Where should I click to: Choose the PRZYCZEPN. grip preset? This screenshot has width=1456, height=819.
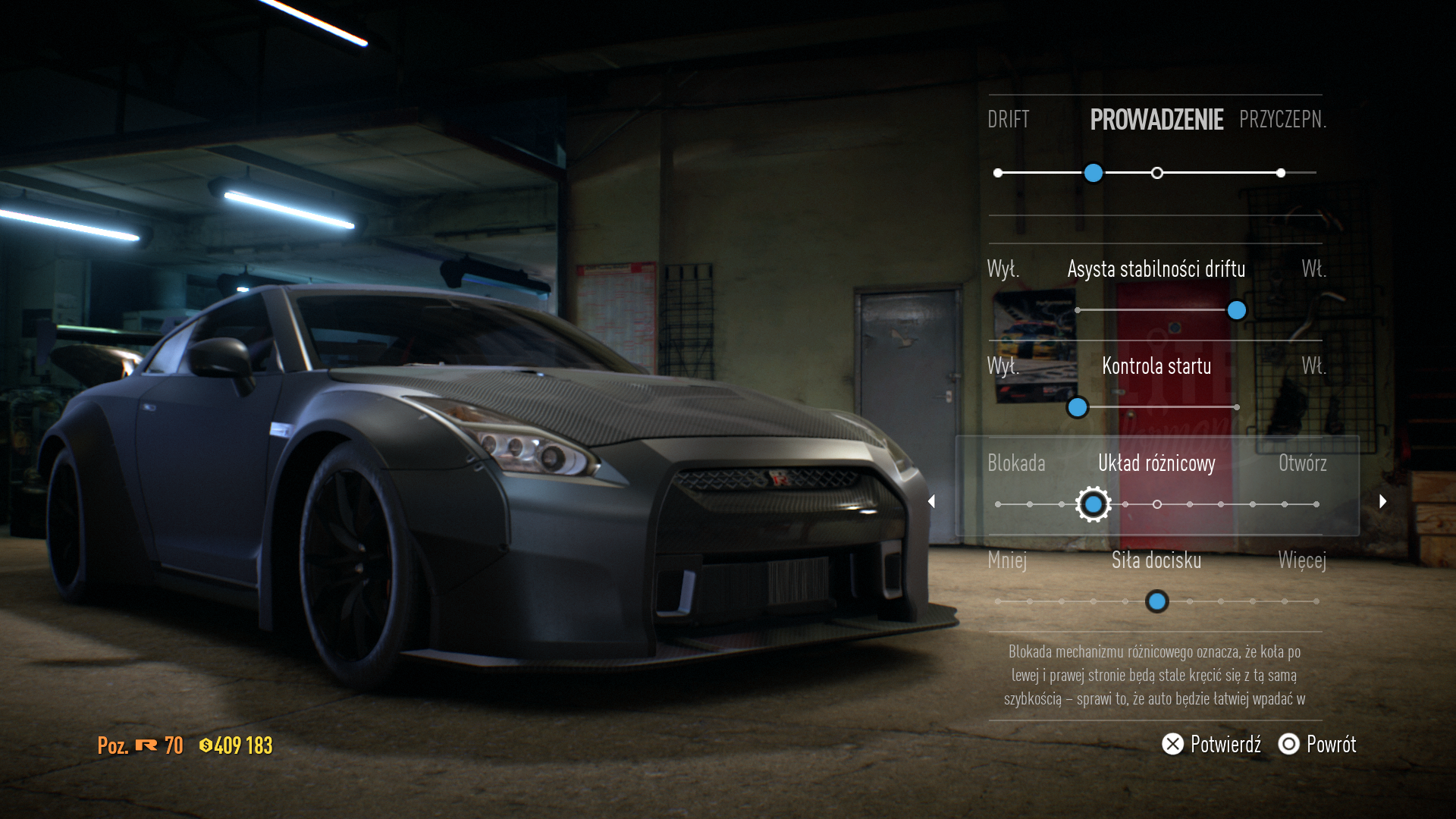(x=1282, y=120)
